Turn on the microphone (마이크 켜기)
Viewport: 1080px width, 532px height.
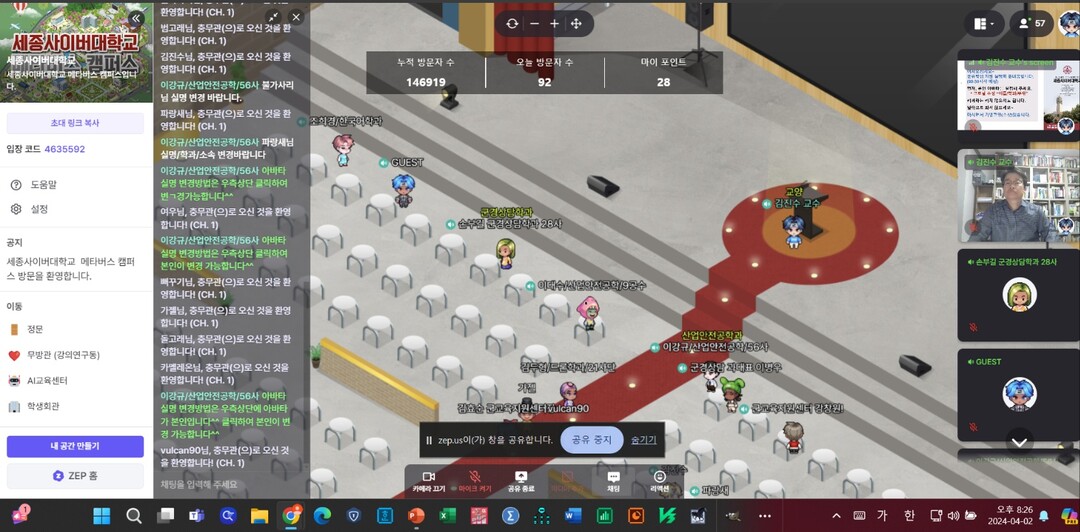tap(474, 481)
